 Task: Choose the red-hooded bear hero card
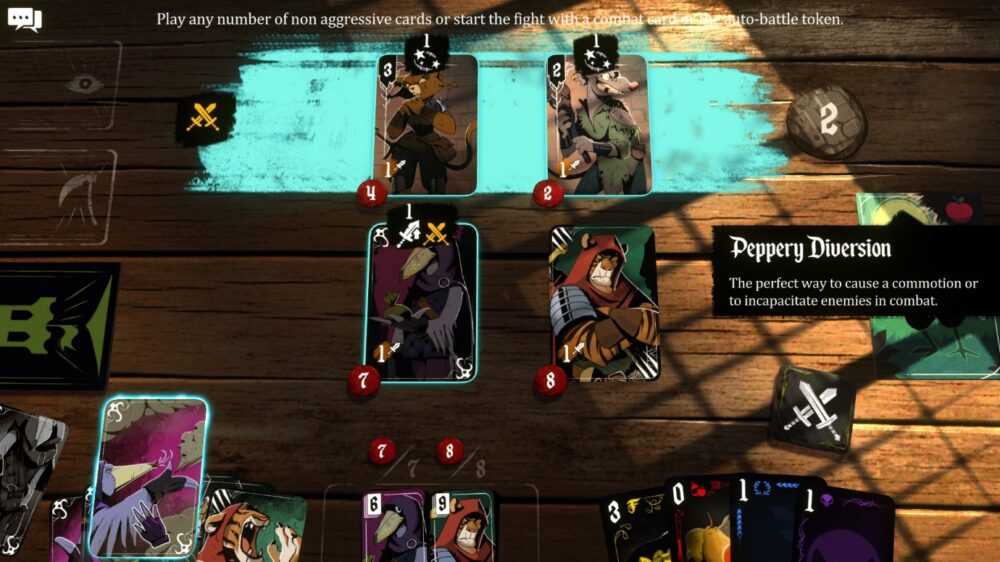tap(602, 302)
